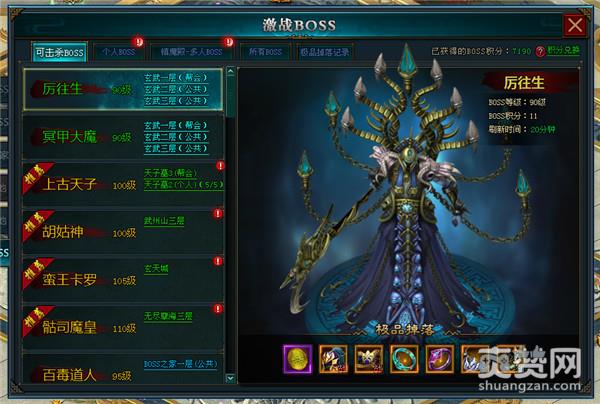Switch to the 可击杀BOSS tab
Viewport: 600px width, 404px height.
pos(59,51)
